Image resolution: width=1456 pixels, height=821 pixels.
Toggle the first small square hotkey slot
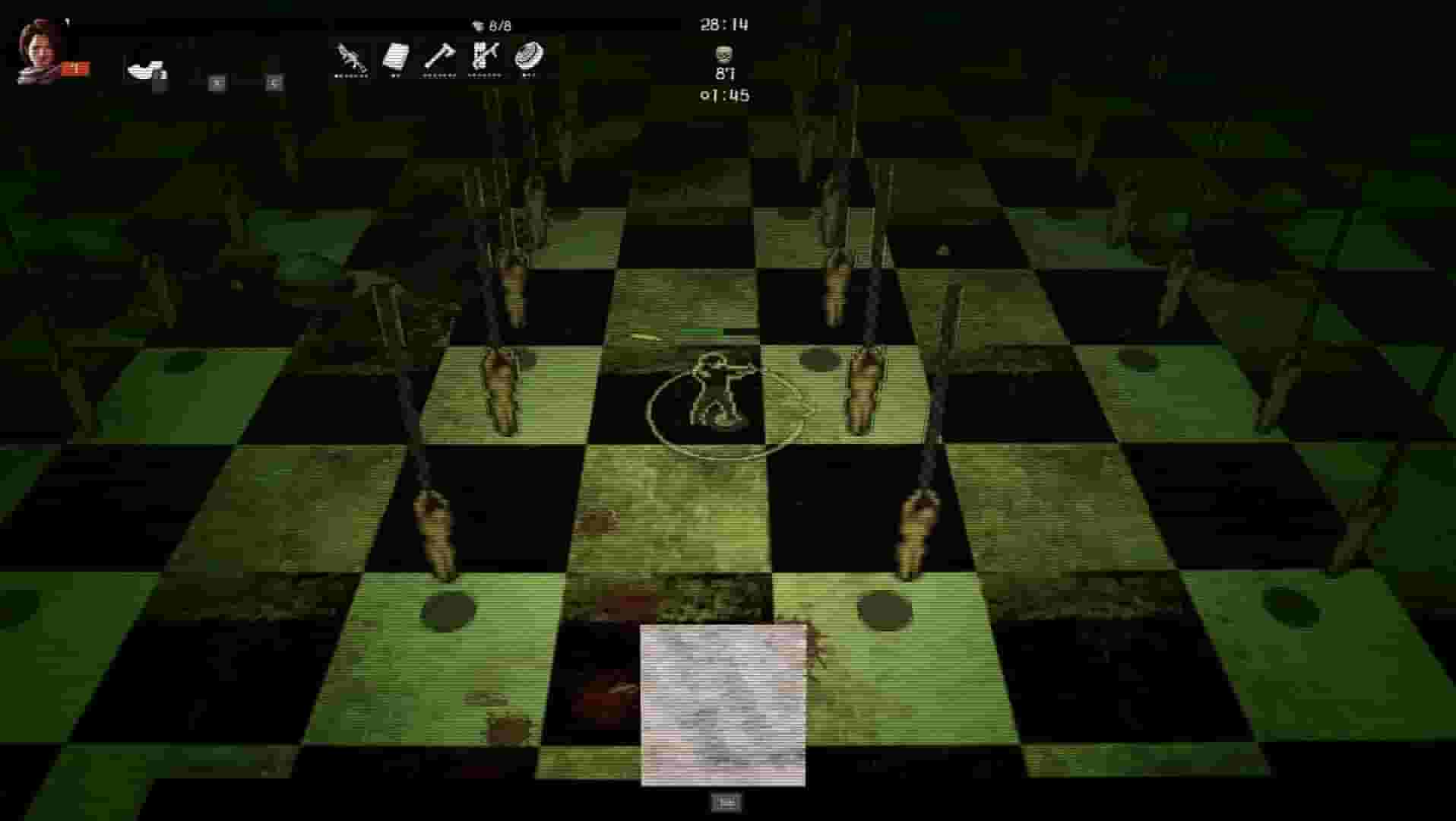click(217, 83)
